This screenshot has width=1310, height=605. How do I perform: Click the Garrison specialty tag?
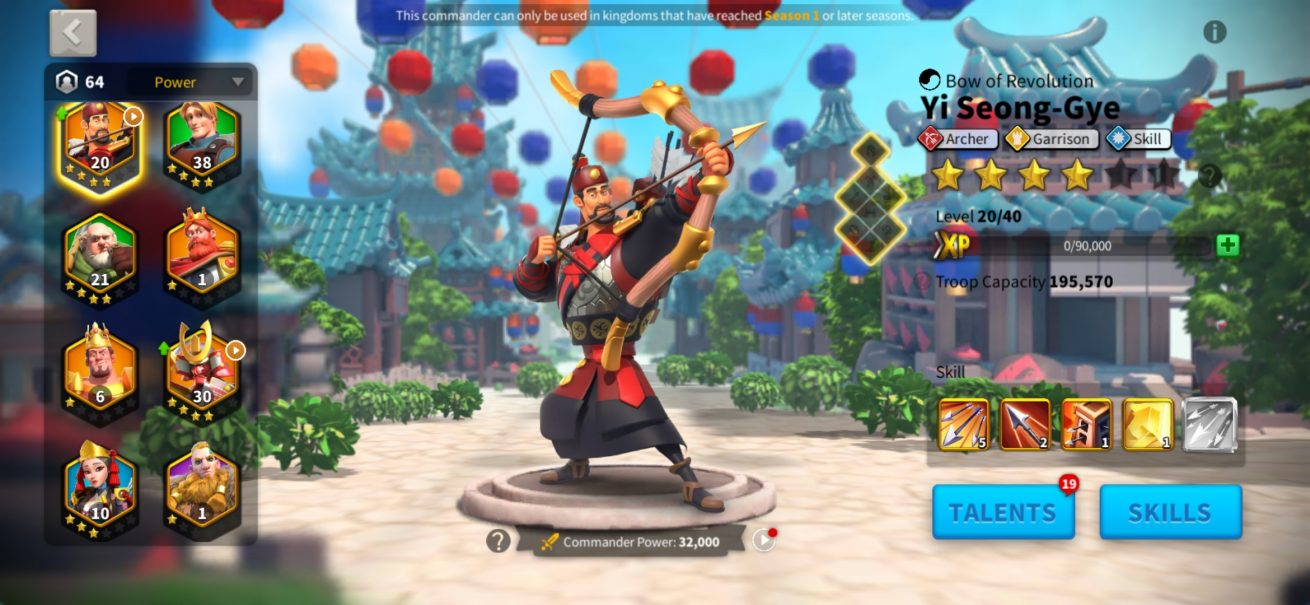tap(1052, 139)
